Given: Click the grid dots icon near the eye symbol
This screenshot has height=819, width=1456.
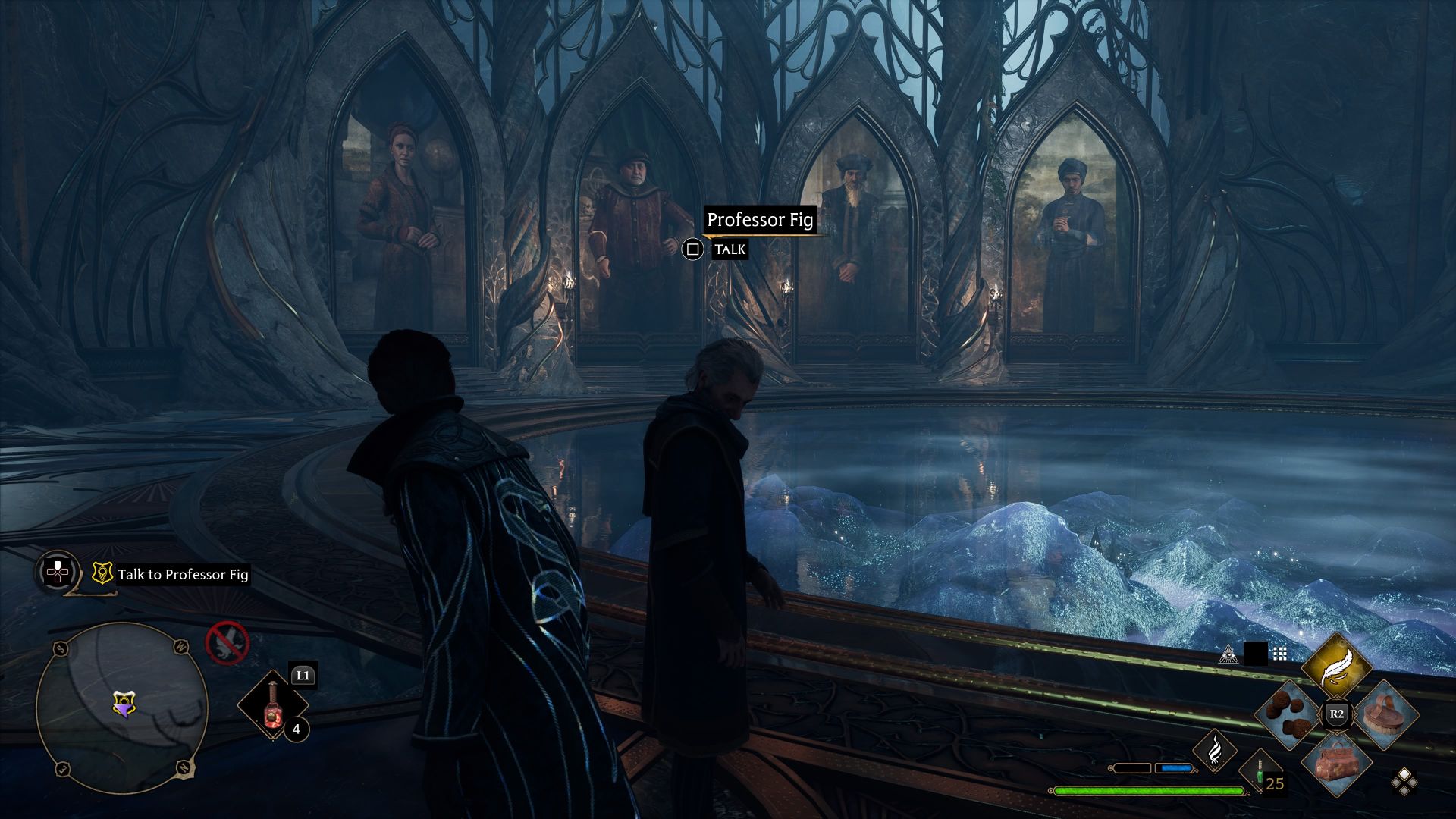Looking at the screenshot, I should click(x=1280, y=654).
